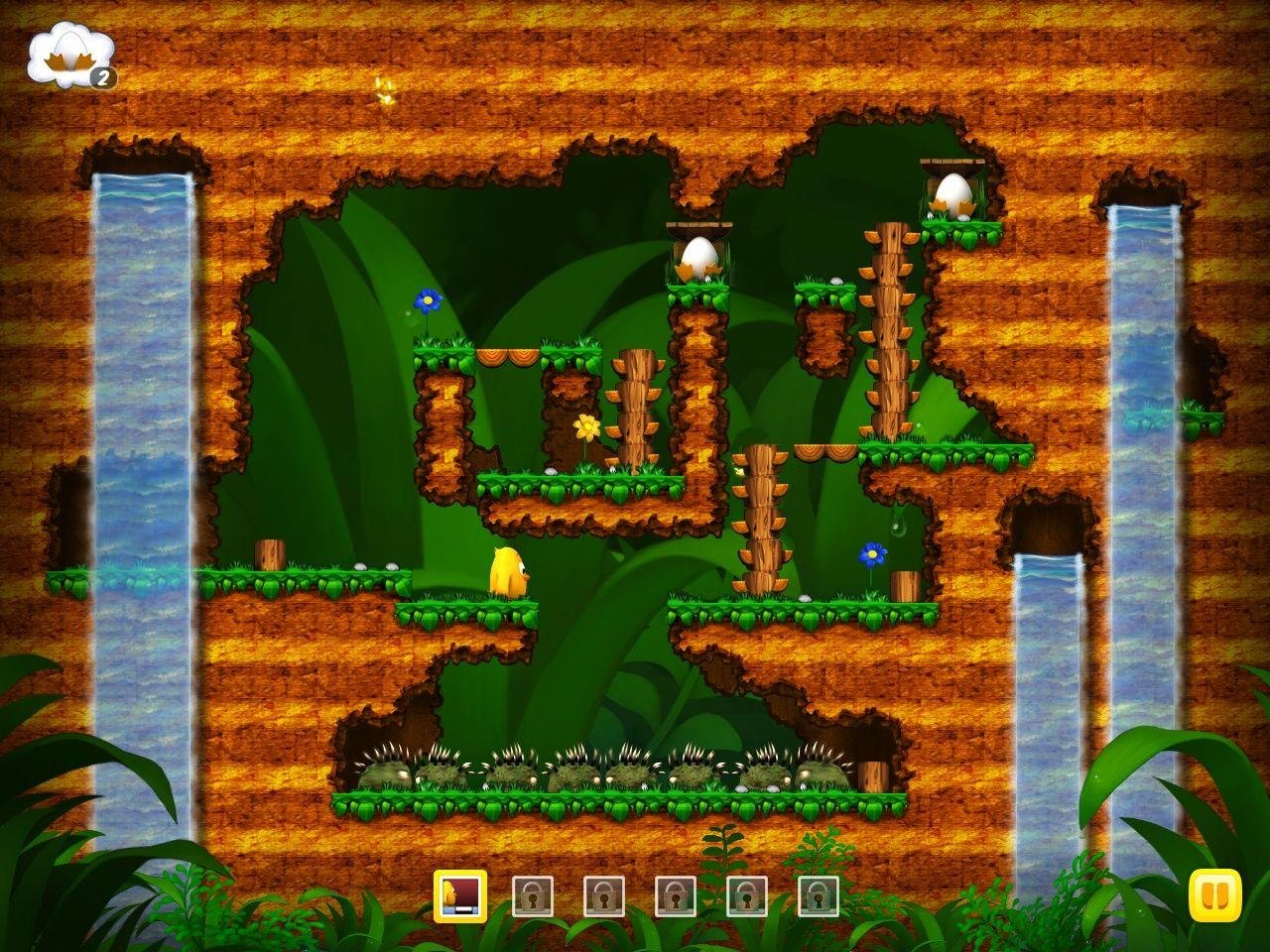1270x952 pixels.
Task: Click the caged egg near the center platform
Action: [701, 259]
